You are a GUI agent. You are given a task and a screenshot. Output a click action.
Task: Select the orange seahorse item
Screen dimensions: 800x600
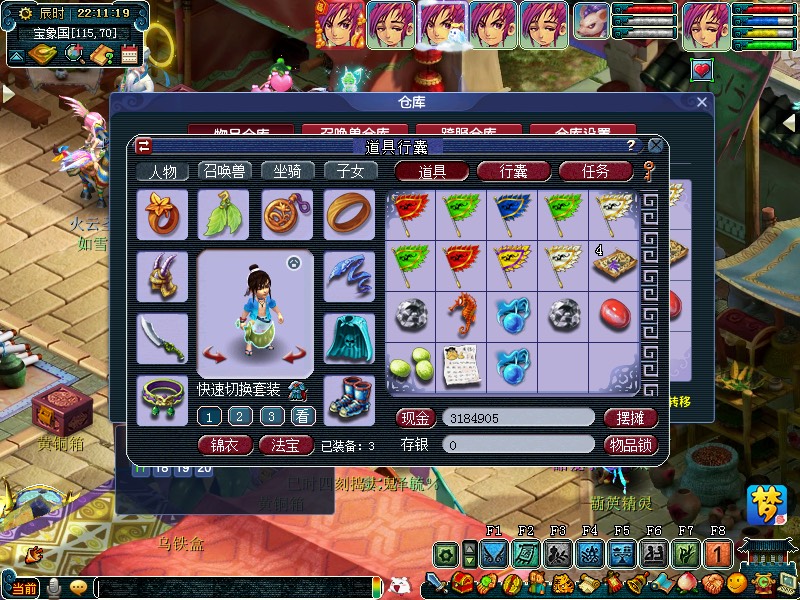coord(462,313)
